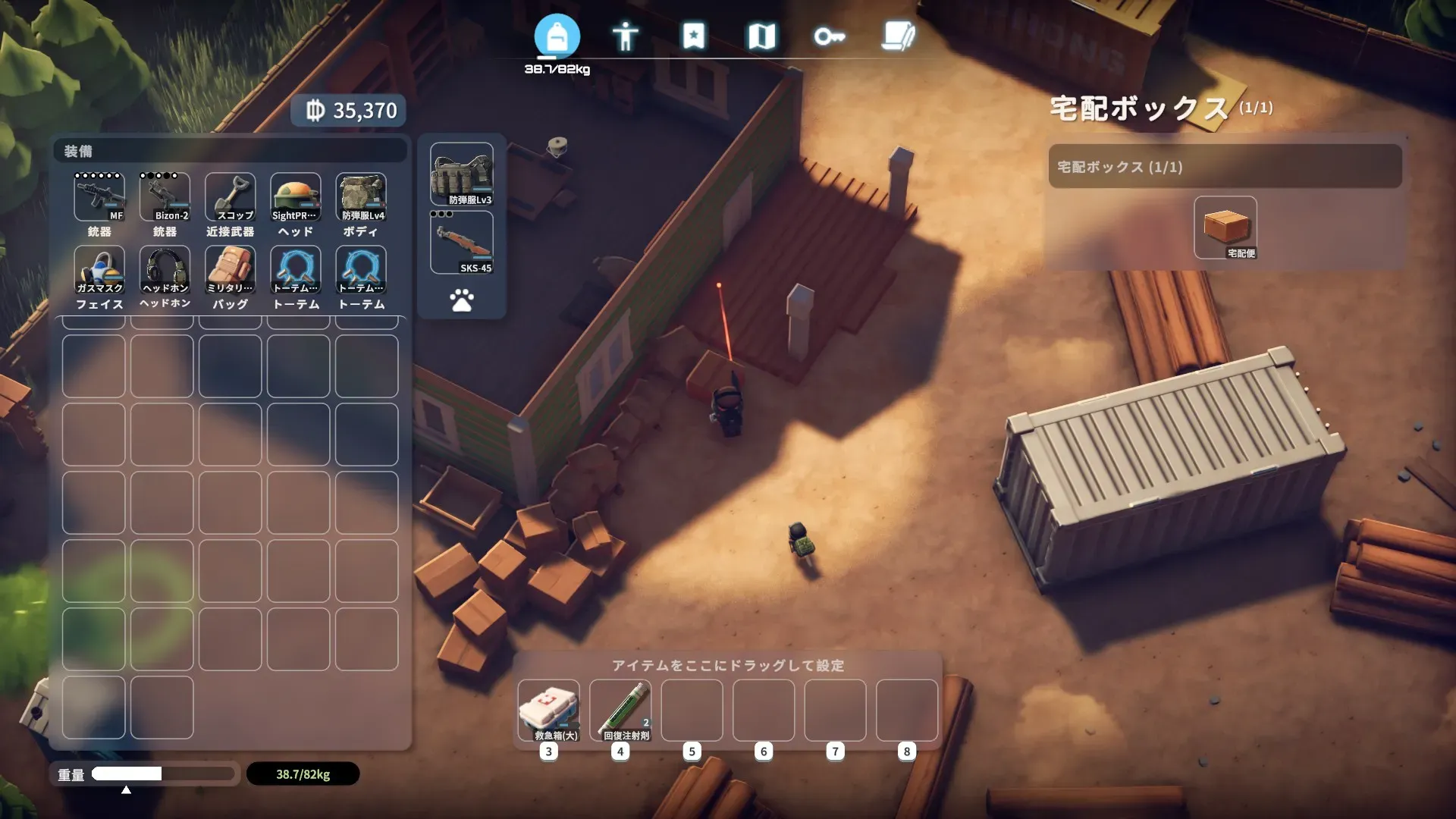Image resolution: width=1456 pixels, height=819 pixels.
Task: Switch to the character stats tab
Action: (625, 36)
